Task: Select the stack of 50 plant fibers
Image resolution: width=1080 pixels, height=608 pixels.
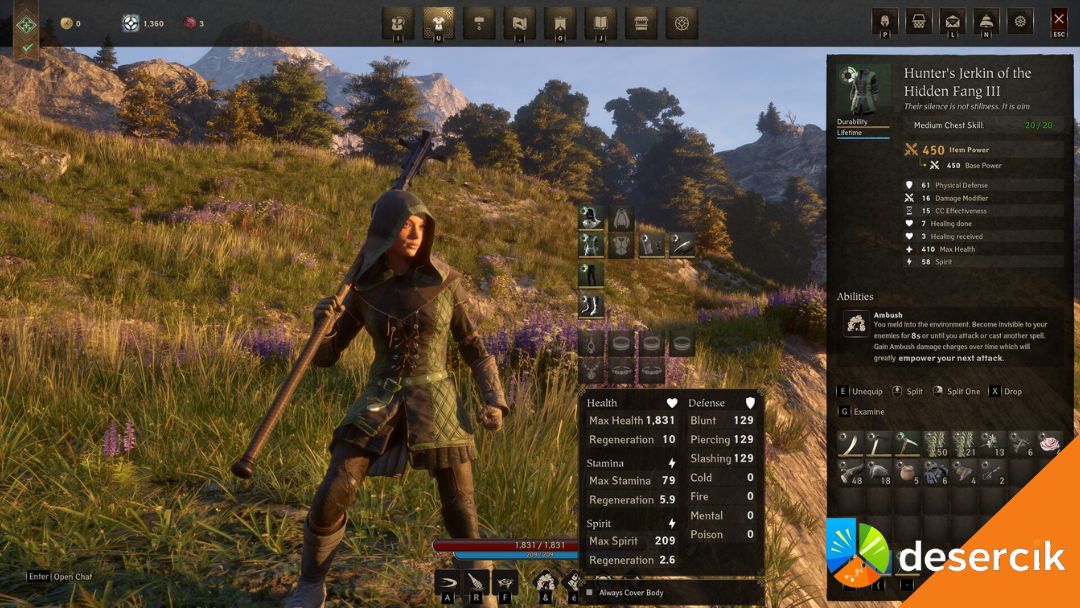Action: coord(936,444)
